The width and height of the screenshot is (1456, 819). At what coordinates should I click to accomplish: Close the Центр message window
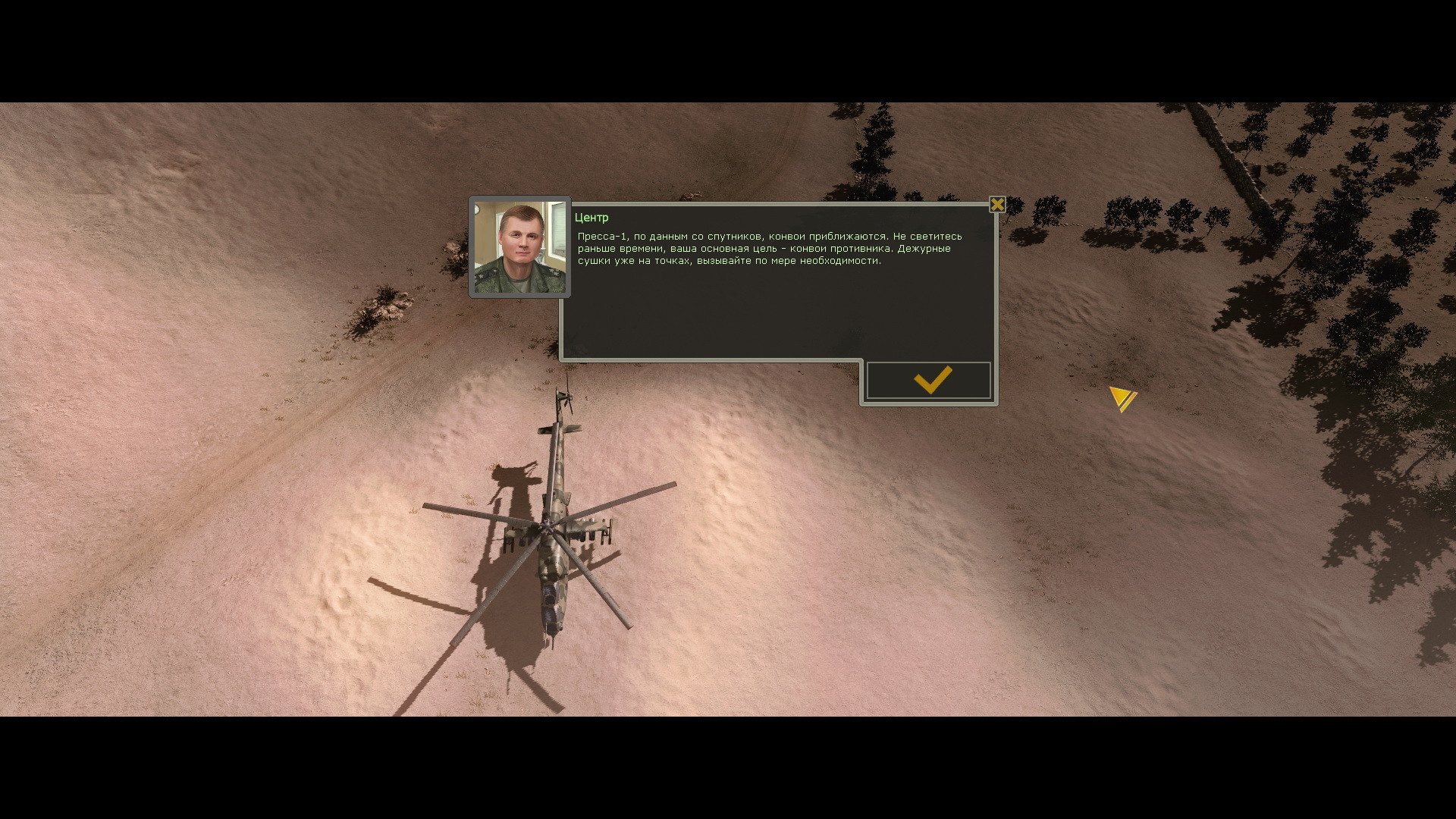click(997, 205)
